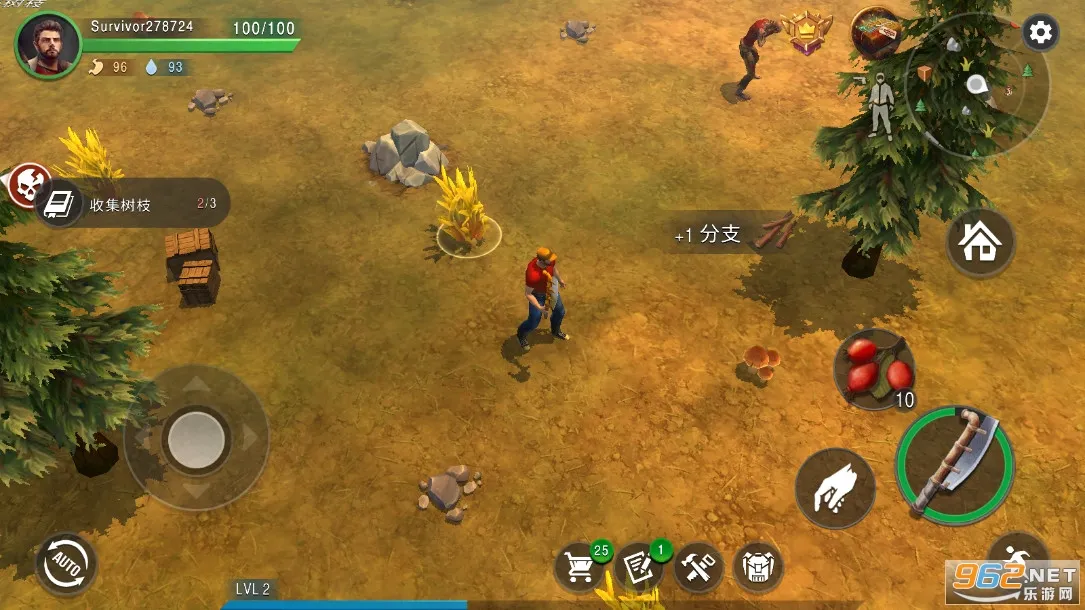Use the red berries quick slot
The width and height of the screenshot is (1085, 610).
874,369
